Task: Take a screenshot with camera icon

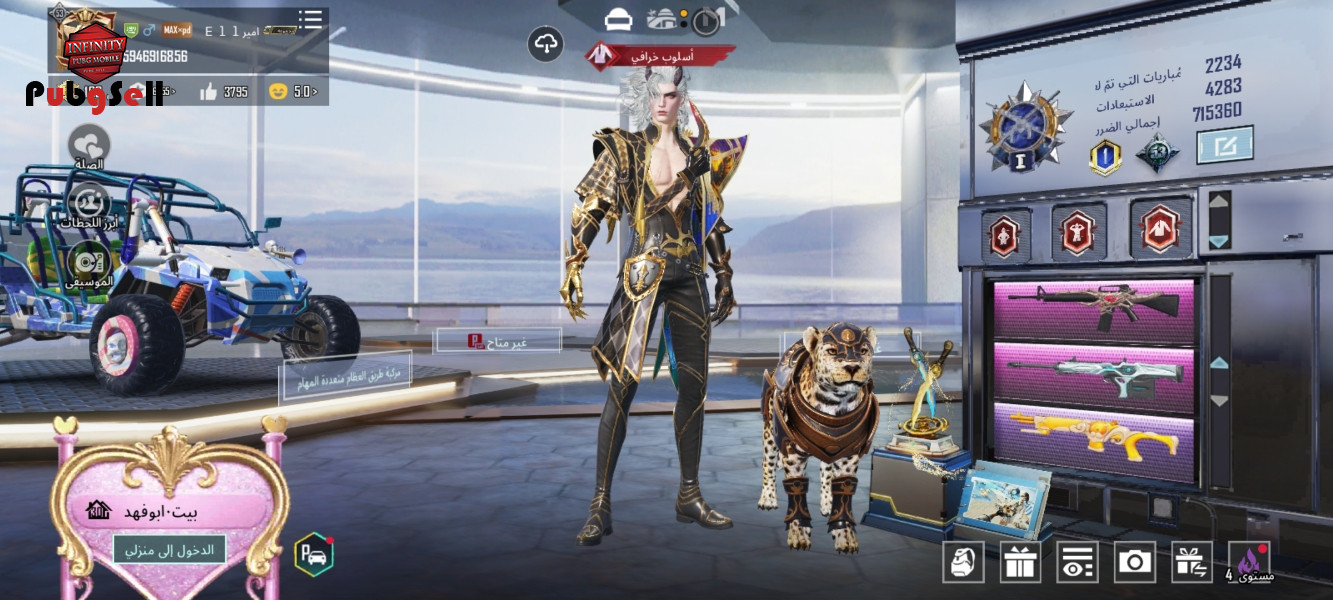Action: [1134, 562]
